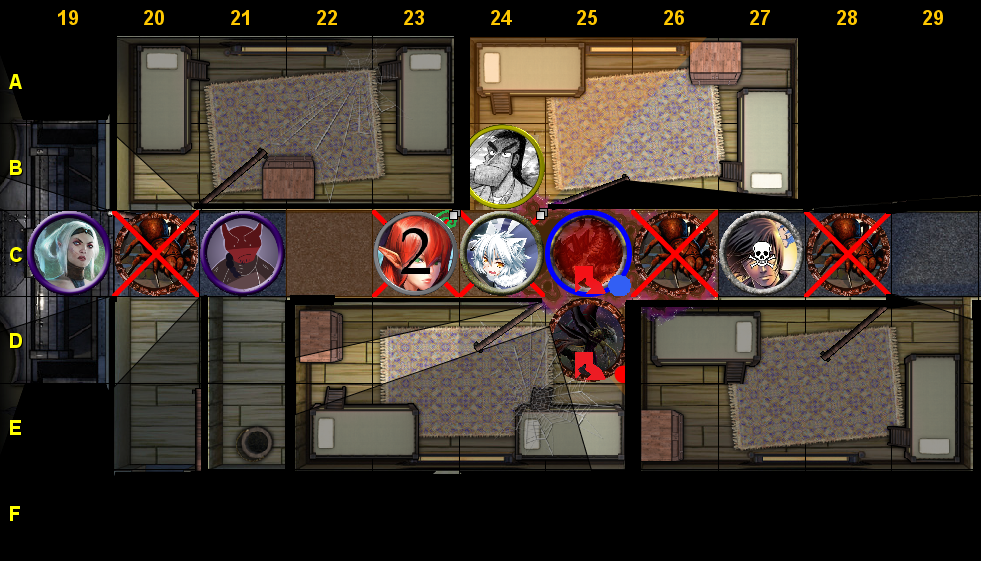
Task: Choose the red-haired elf token marked 2
Action: (x=415, y=254)
